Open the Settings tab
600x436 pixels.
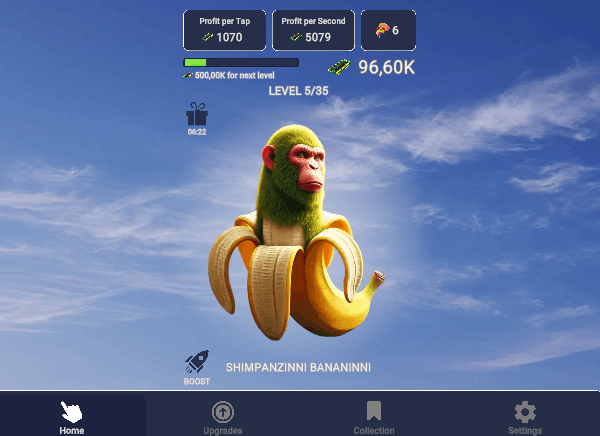tap(524, 415)
